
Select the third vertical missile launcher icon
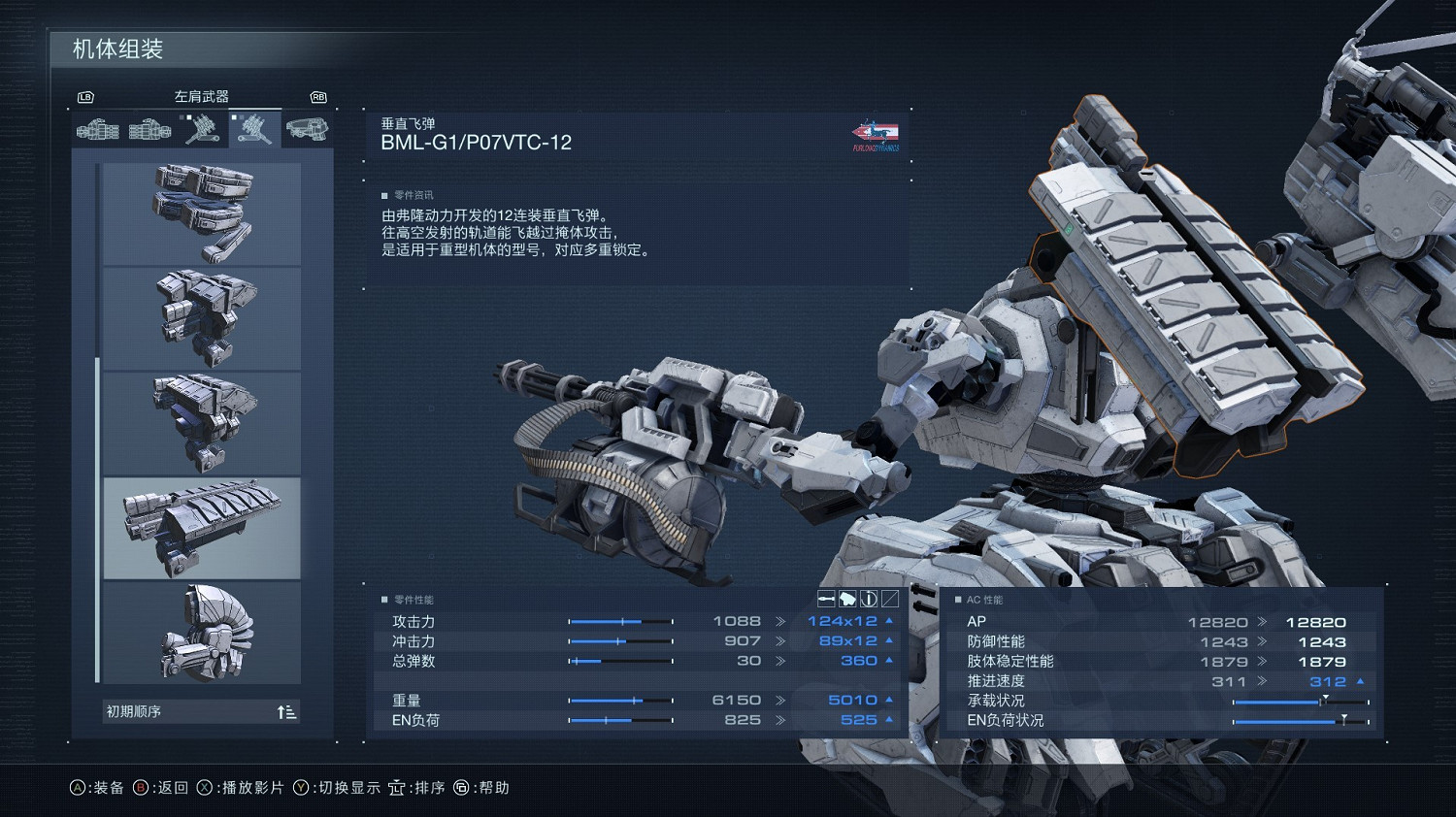coord(201,128)
